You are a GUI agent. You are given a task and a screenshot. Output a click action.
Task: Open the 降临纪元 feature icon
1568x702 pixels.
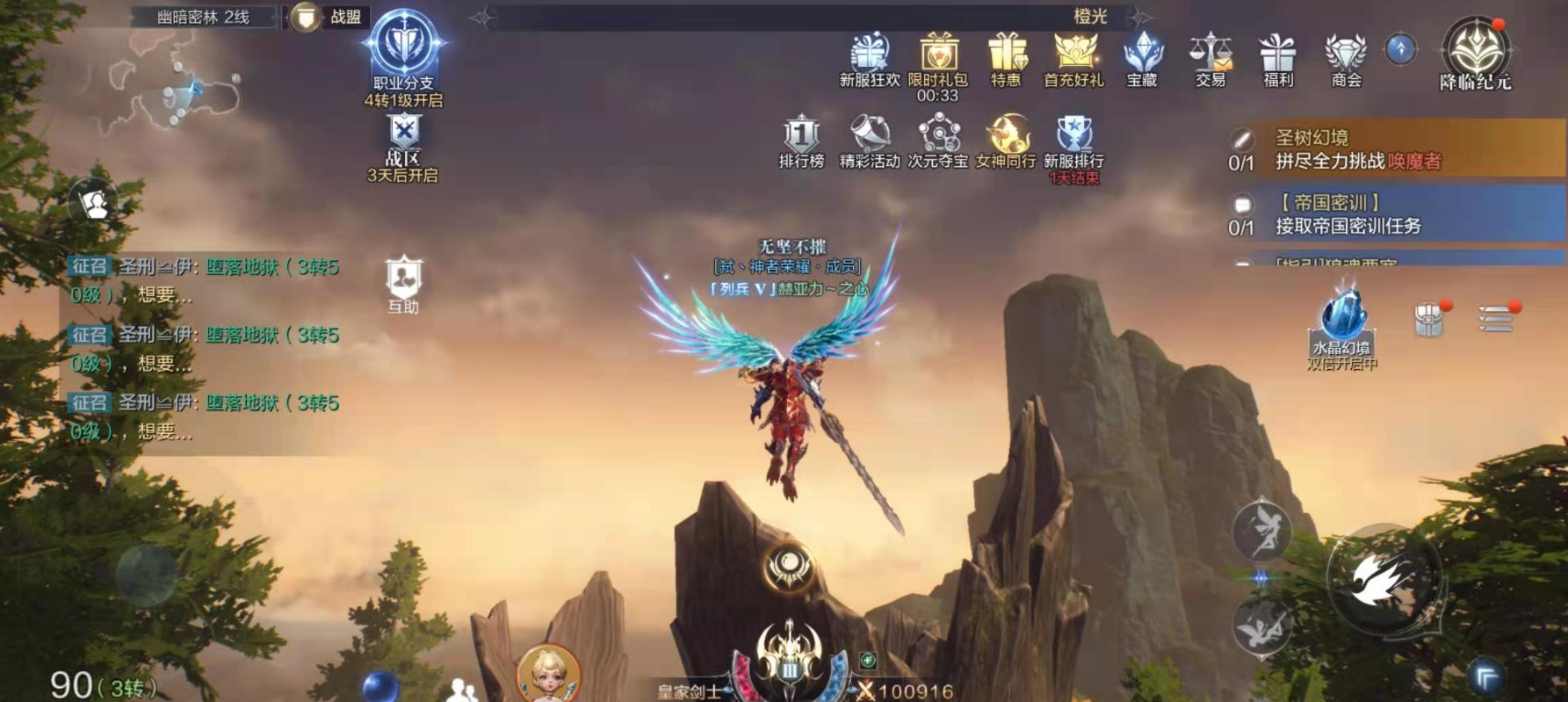[x=1475, y=51]
